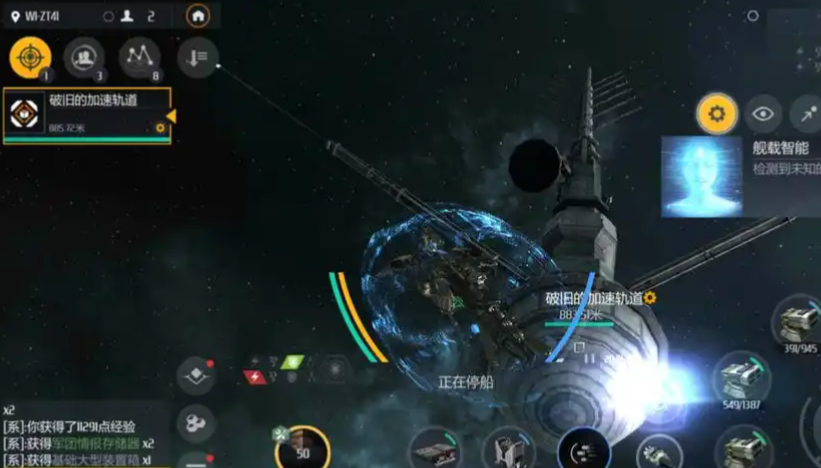Open the capacitor gauge showing 50
The height and width of the screenshot is (468, 821).
click(301, 448)
